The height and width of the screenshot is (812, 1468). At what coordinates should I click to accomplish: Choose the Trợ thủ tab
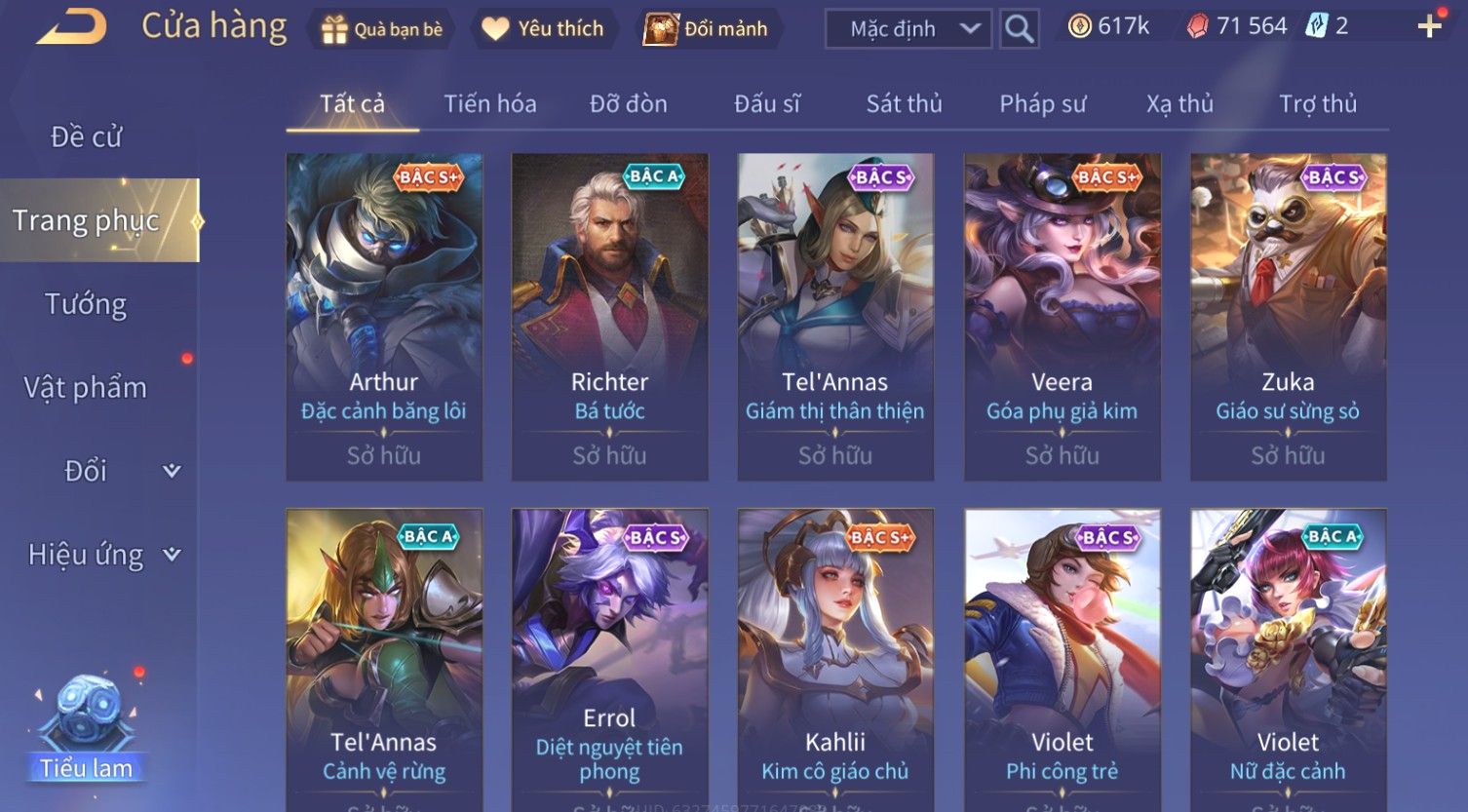pos(1318,103)
